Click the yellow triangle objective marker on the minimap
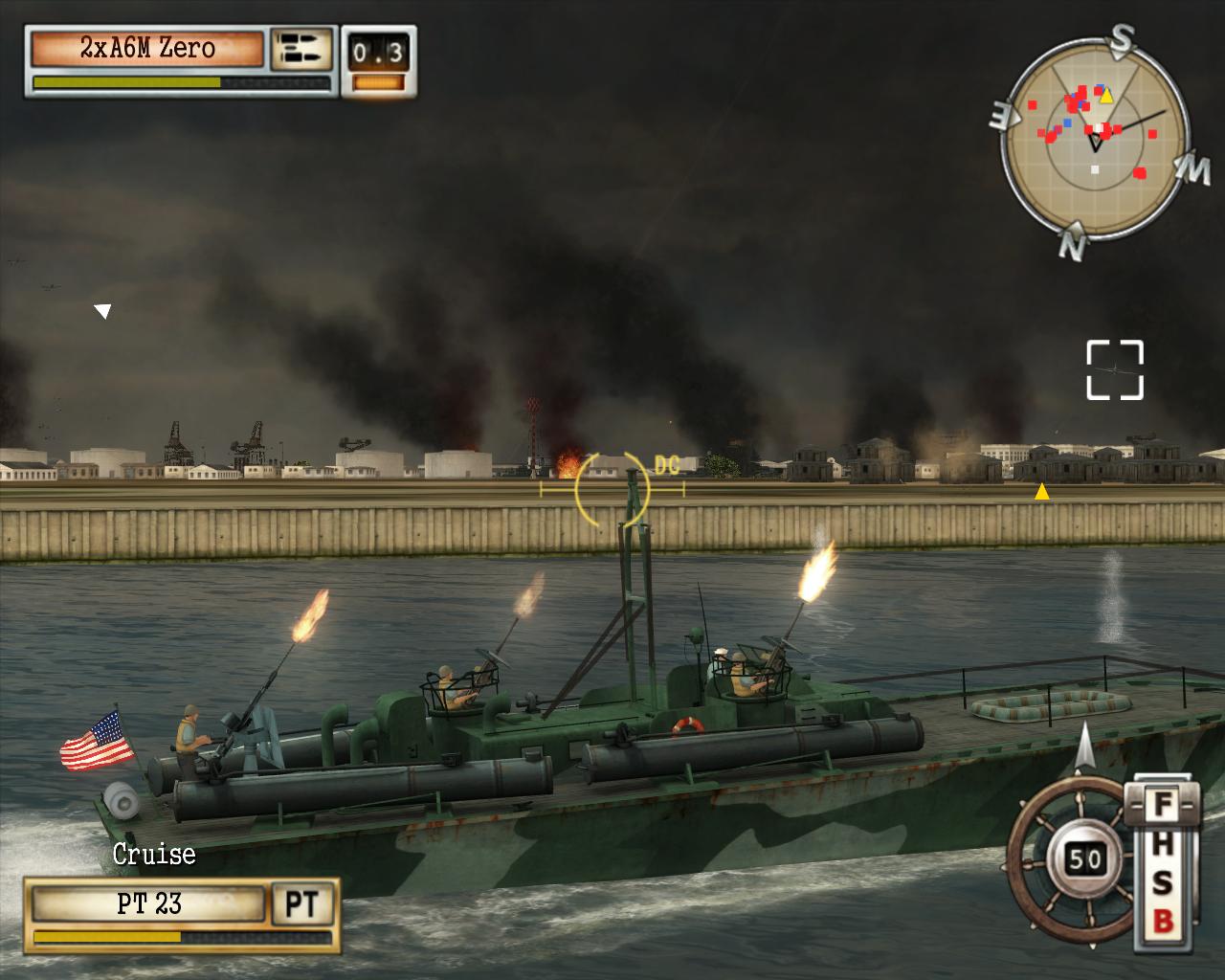 (1106, 96)
